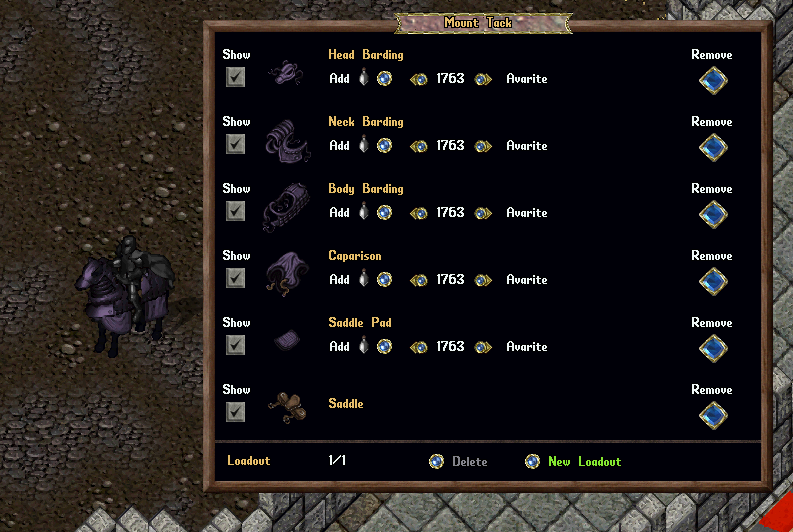Click the Delete loadout button
Image resolution: width=793 pixels, height=532 pixels.
[437, 462]
